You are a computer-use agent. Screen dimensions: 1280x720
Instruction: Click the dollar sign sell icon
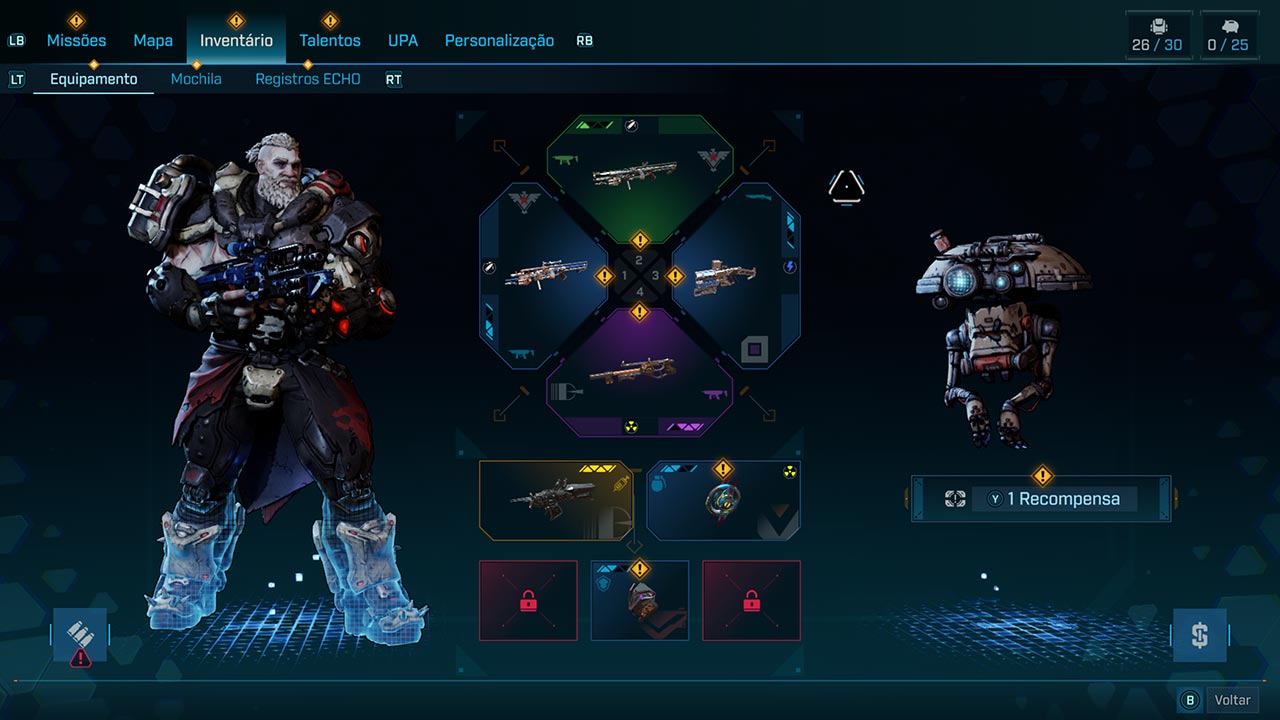tap(1199, 635)
